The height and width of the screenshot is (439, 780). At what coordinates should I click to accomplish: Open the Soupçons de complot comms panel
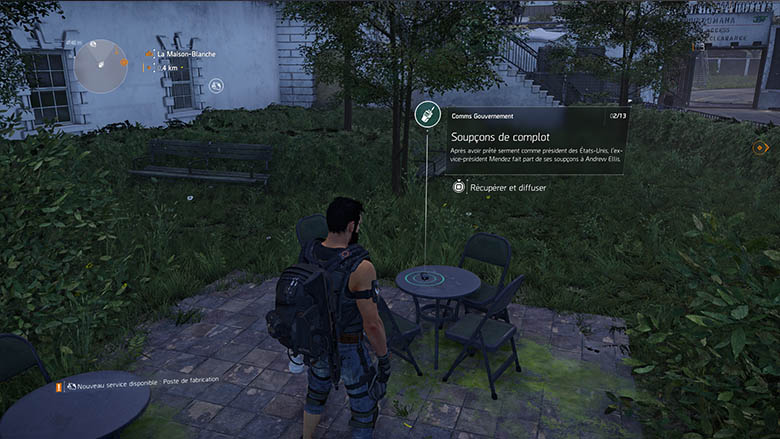535,141
